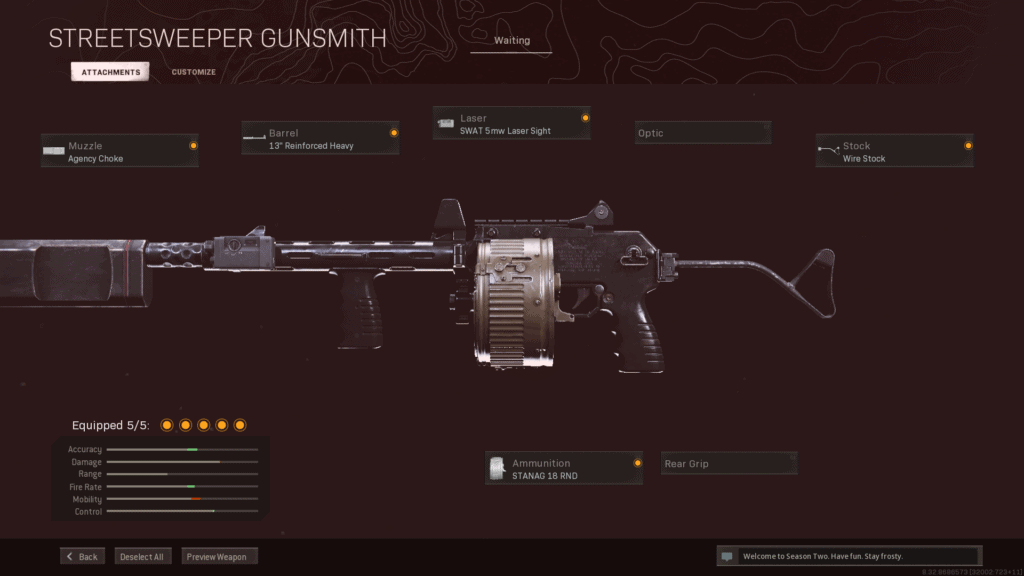Change the STANAG 18 RND Ammunition slot
This screenshot has height=576, width=1024.
564,468
